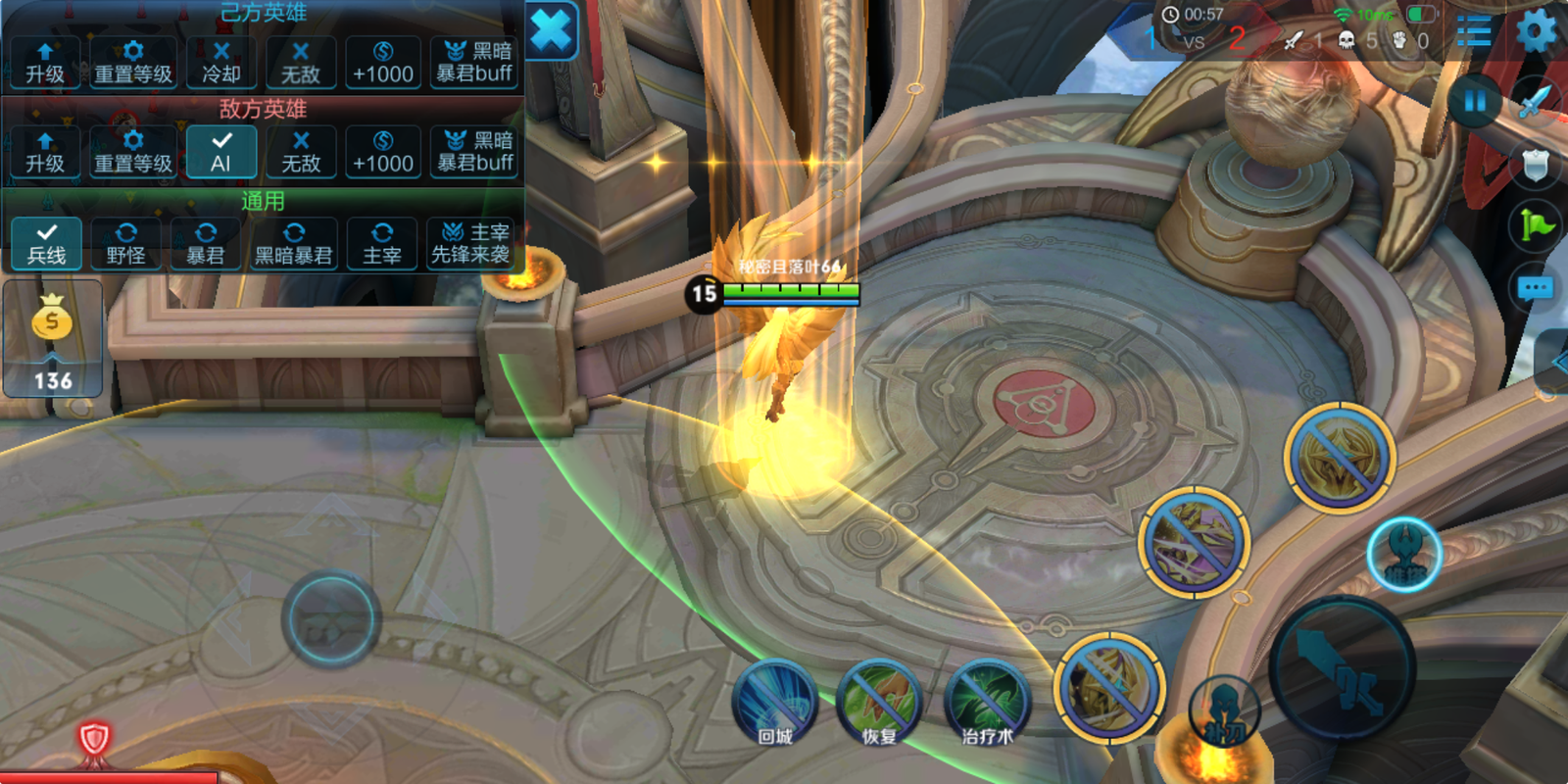Select the 补刀 last-hit minion button

(x=1223, y=710)
